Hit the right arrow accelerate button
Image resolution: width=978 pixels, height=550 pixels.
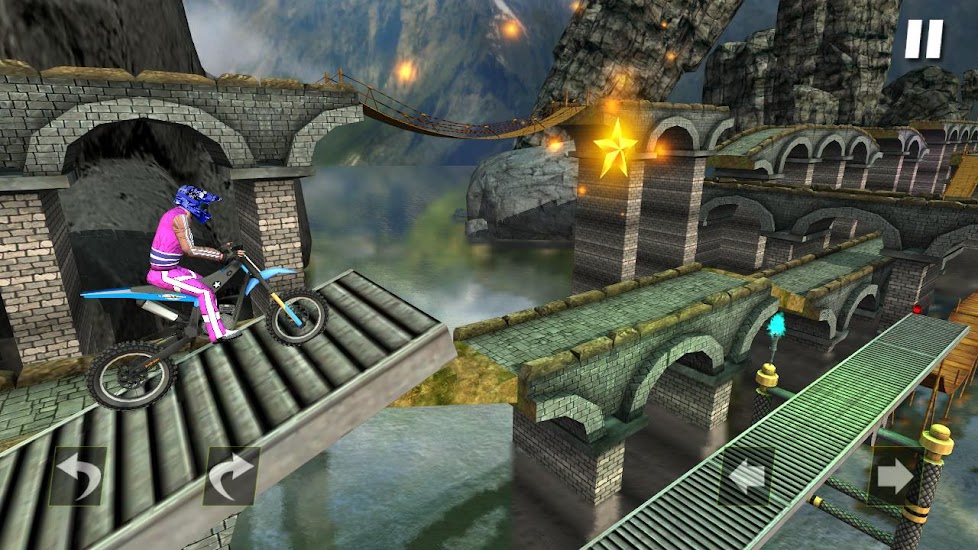coord(896,476)
